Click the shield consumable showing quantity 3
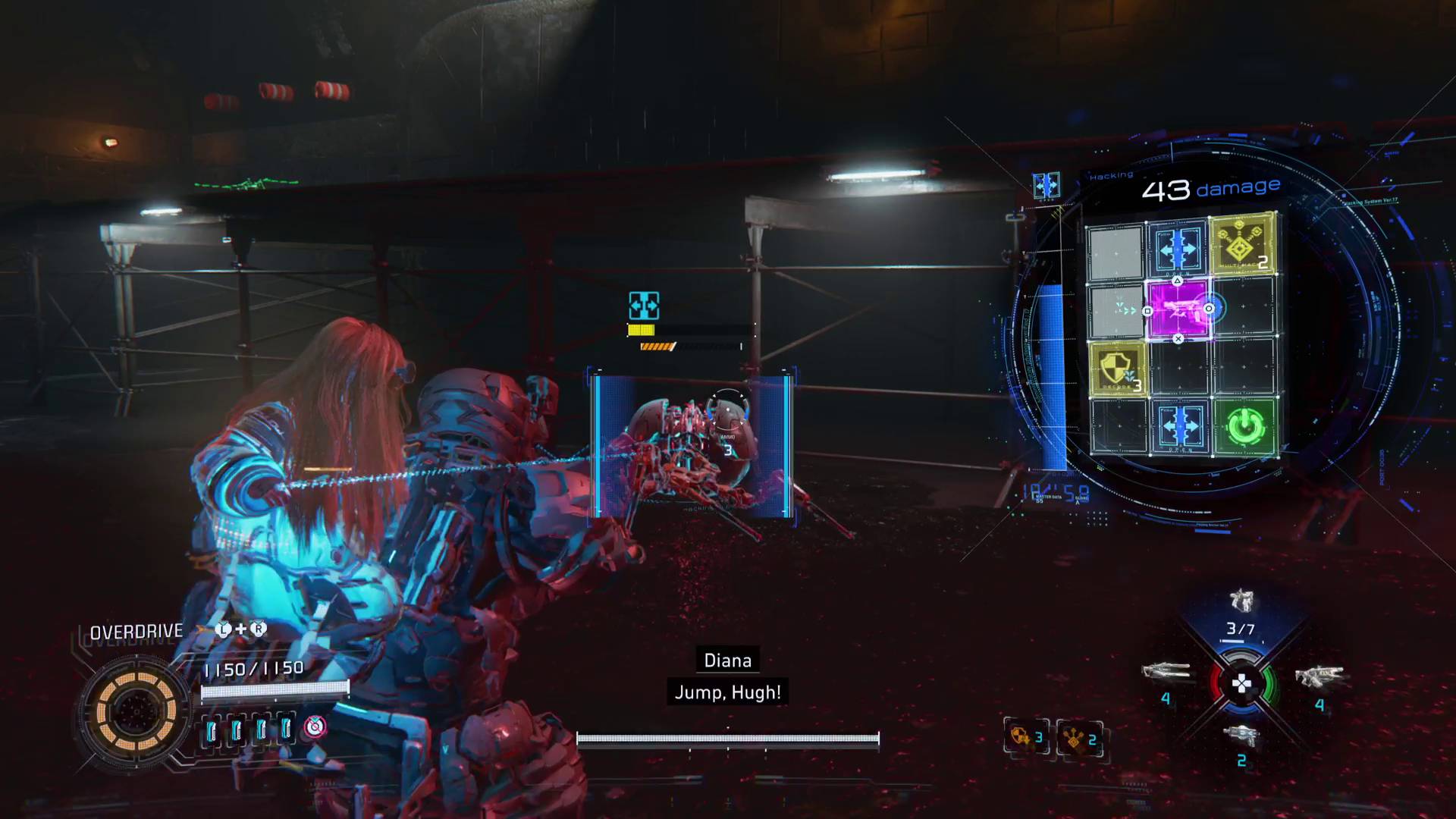This screenshot has height=819, width=1456. tap(1028, 736)
